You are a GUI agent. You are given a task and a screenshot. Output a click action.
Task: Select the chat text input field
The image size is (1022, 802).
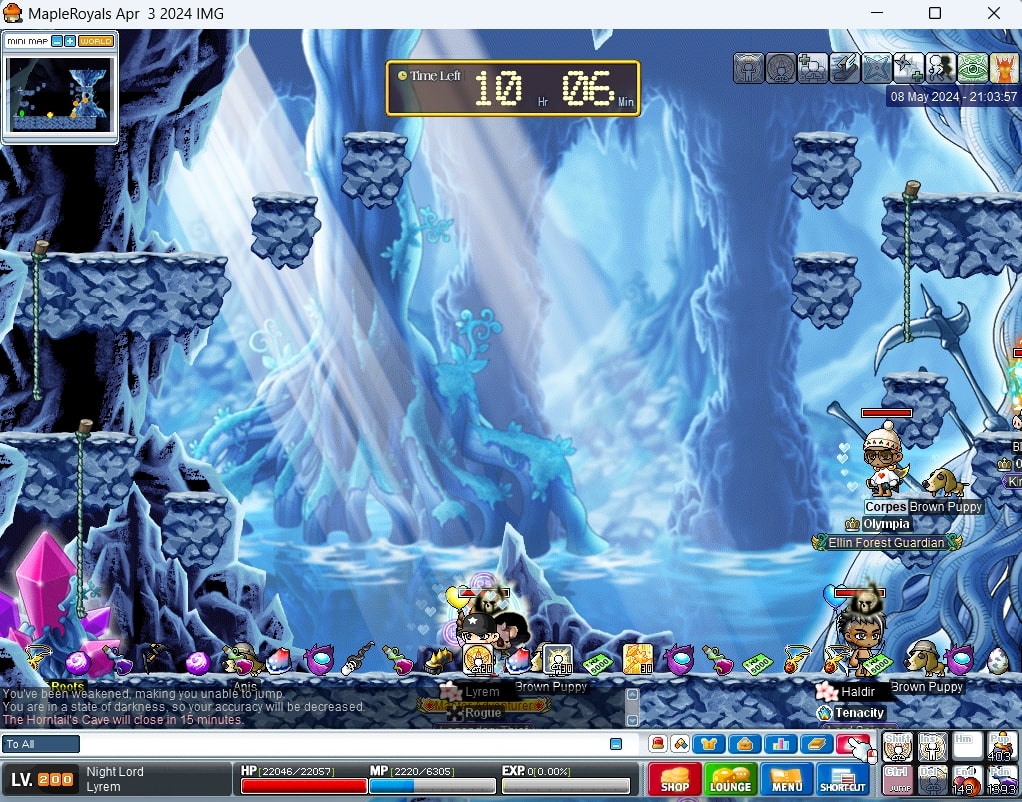340,744
